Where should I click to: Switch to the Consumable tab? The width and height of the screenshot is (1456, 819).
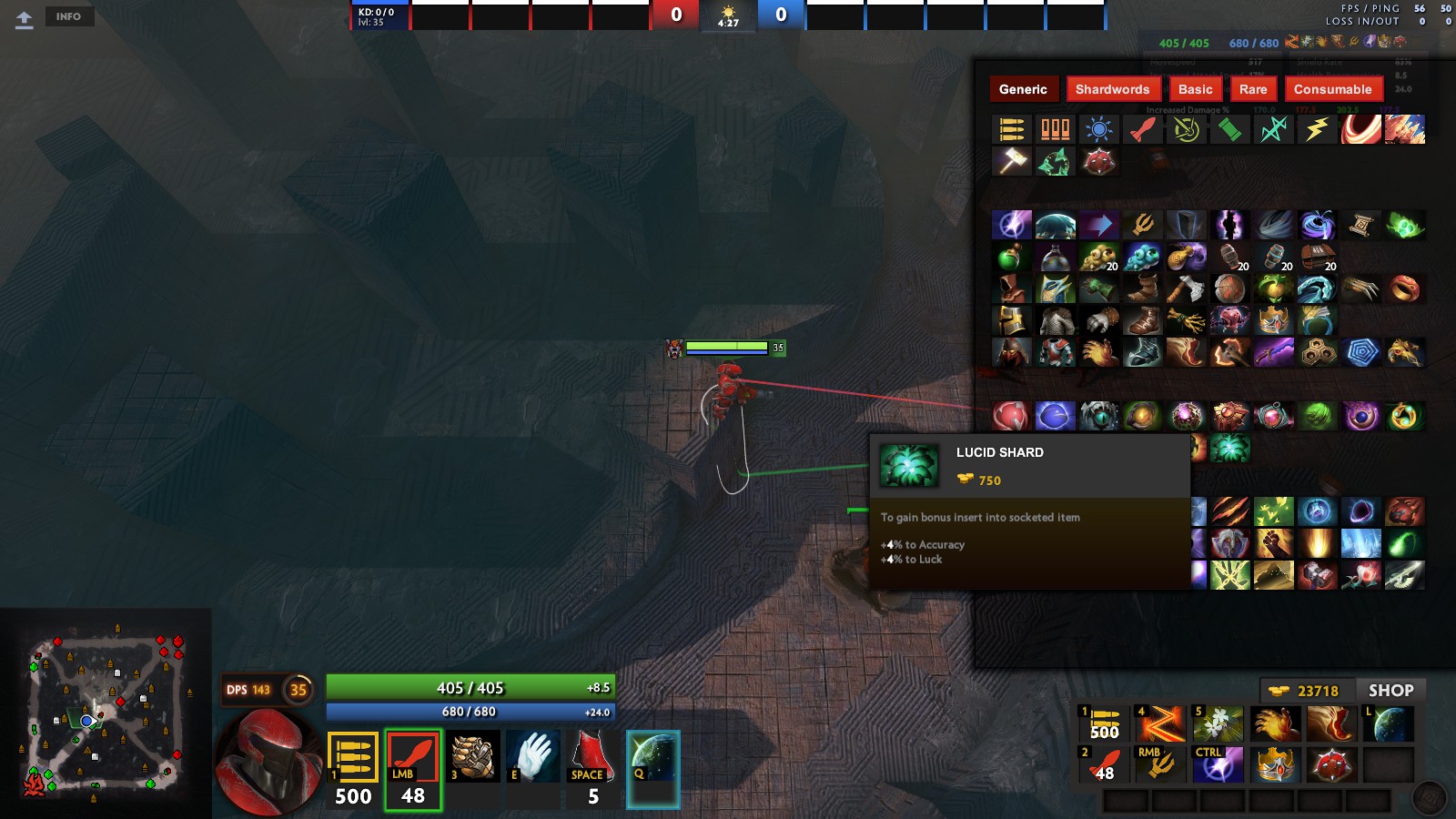(1332, 89)
